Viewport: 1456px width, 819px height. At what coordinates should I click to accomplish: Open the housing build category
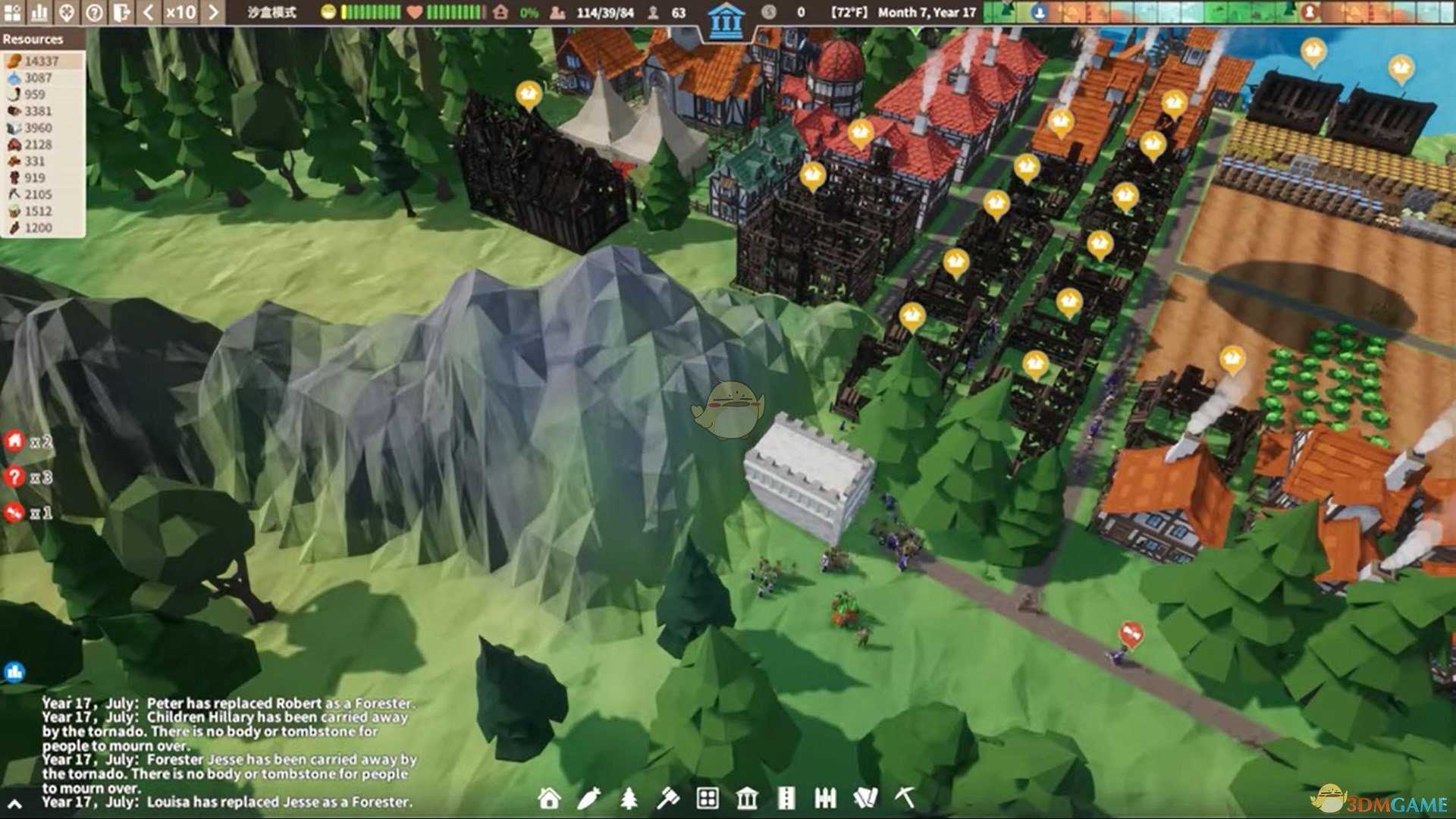click(x=549, y=798)
